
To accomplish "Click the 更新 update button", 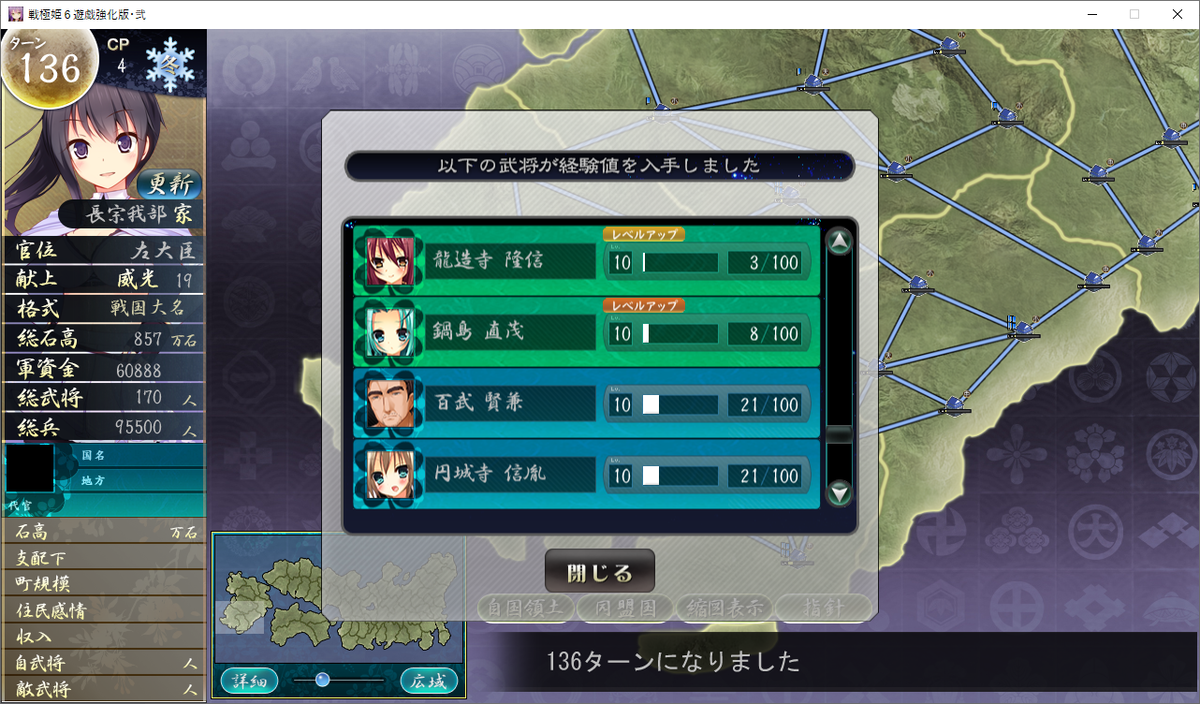I will pos(169,185).
